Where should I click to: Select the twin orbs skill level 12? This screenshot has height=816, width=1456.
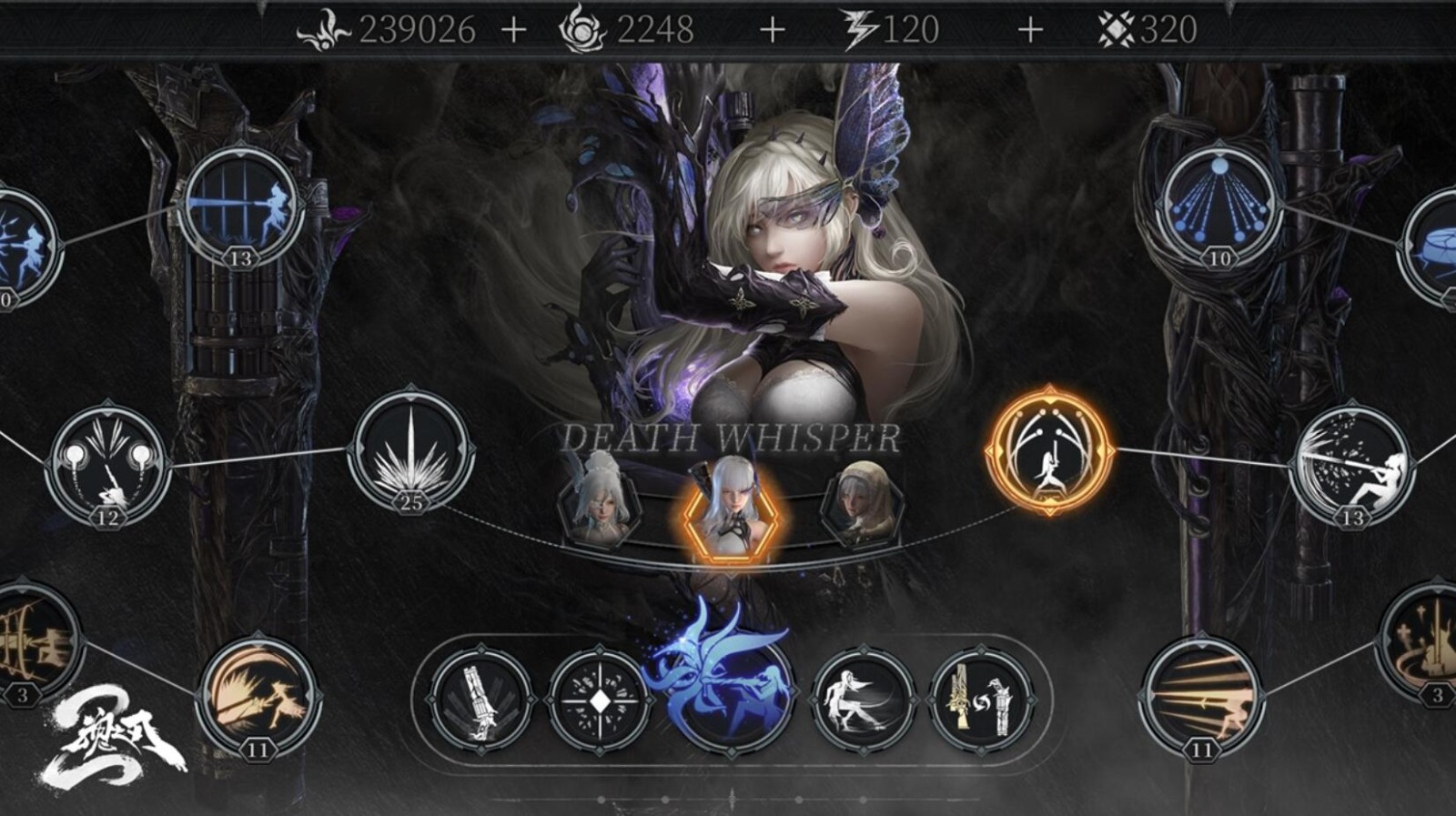pyautogui.click(x=107, y=465)
